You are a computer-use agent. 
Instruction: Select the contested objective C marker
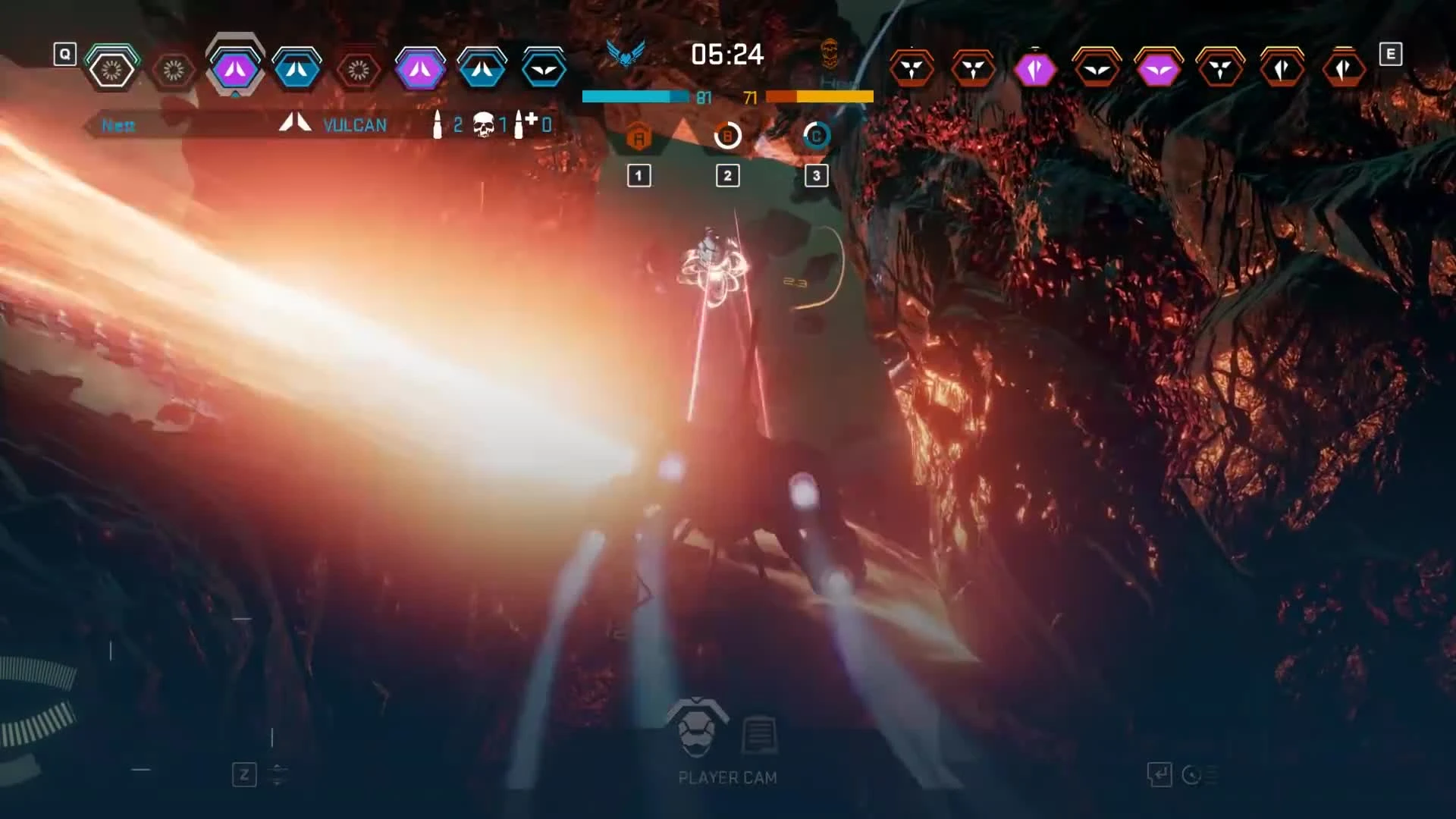(x=816, y=136)
